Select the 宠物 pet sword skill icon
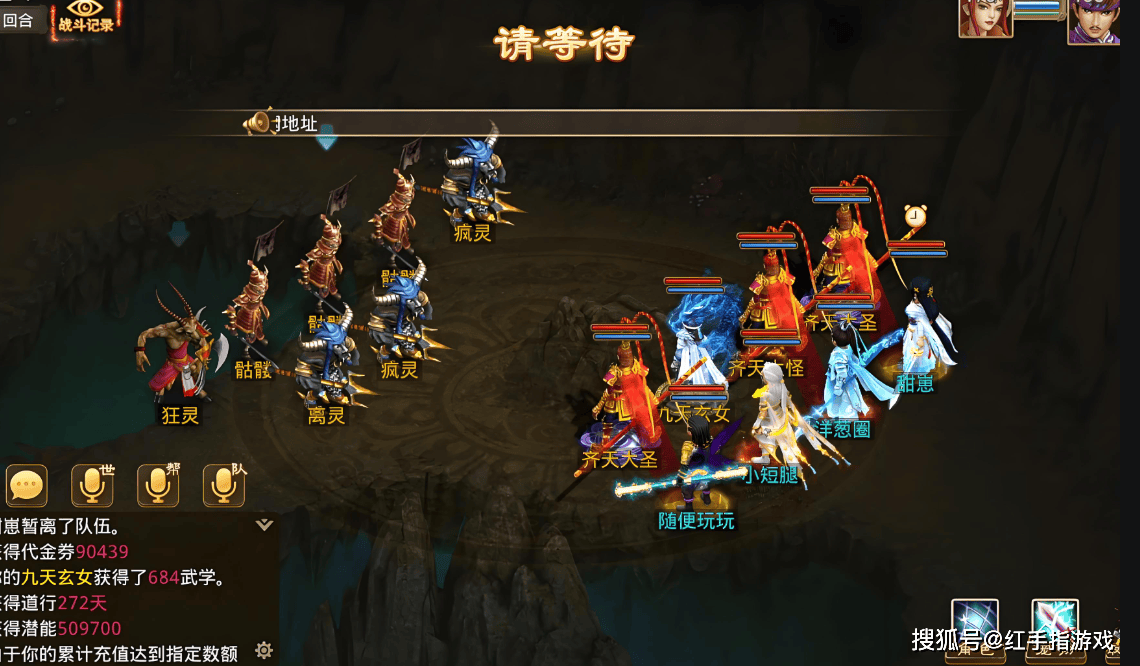This screenshot has width=1140, height=666. pyautogui.click(x=1054, y=624)
